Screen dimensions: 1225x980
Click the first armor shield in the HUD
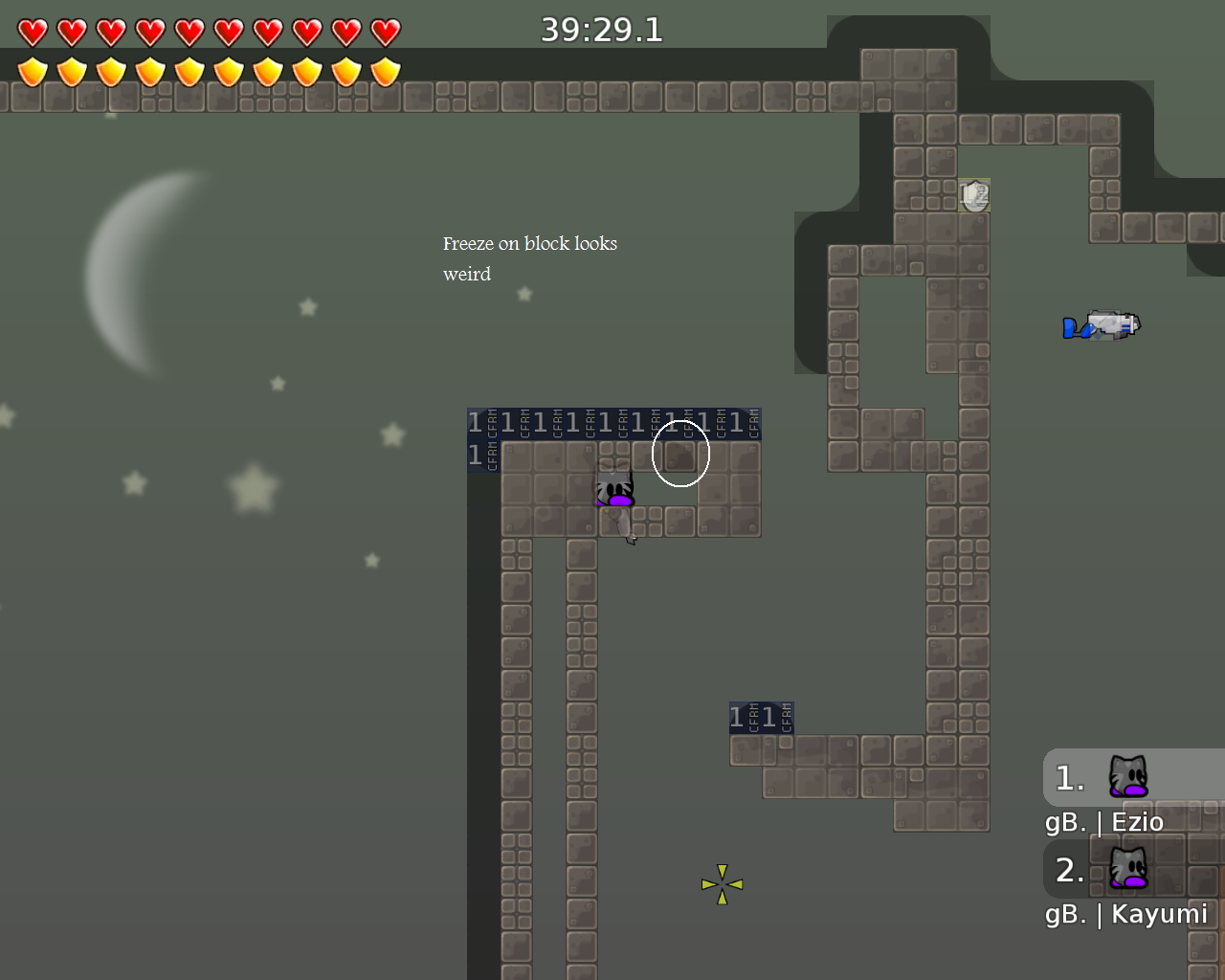click(32, 70)
